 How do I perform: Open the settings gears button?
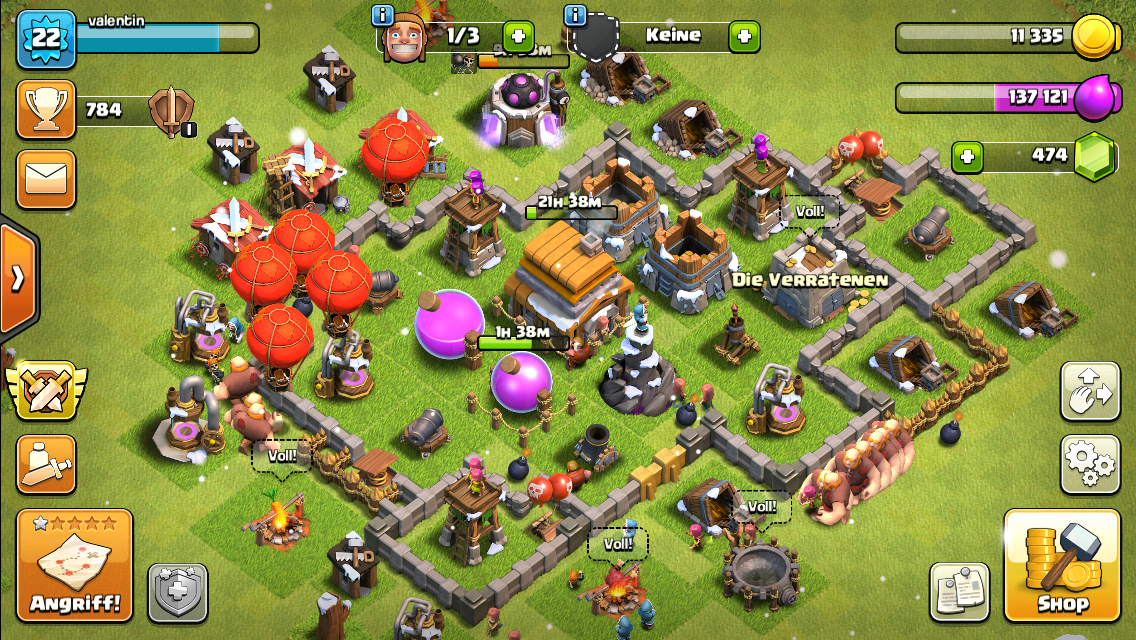coord(1090,463)
